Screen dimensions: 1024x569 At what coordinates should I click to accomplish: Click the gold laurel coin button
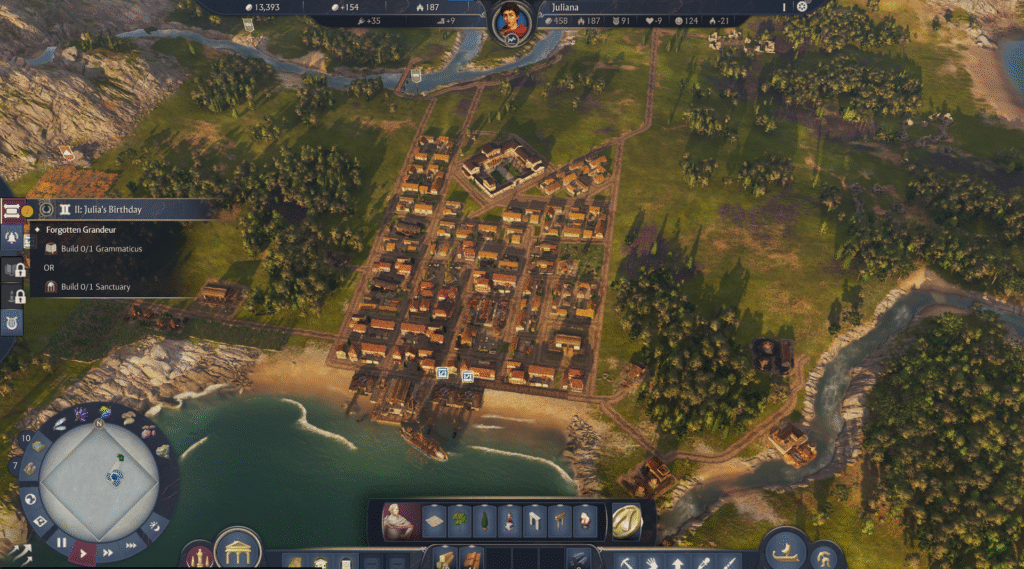[x=627, y=520]
